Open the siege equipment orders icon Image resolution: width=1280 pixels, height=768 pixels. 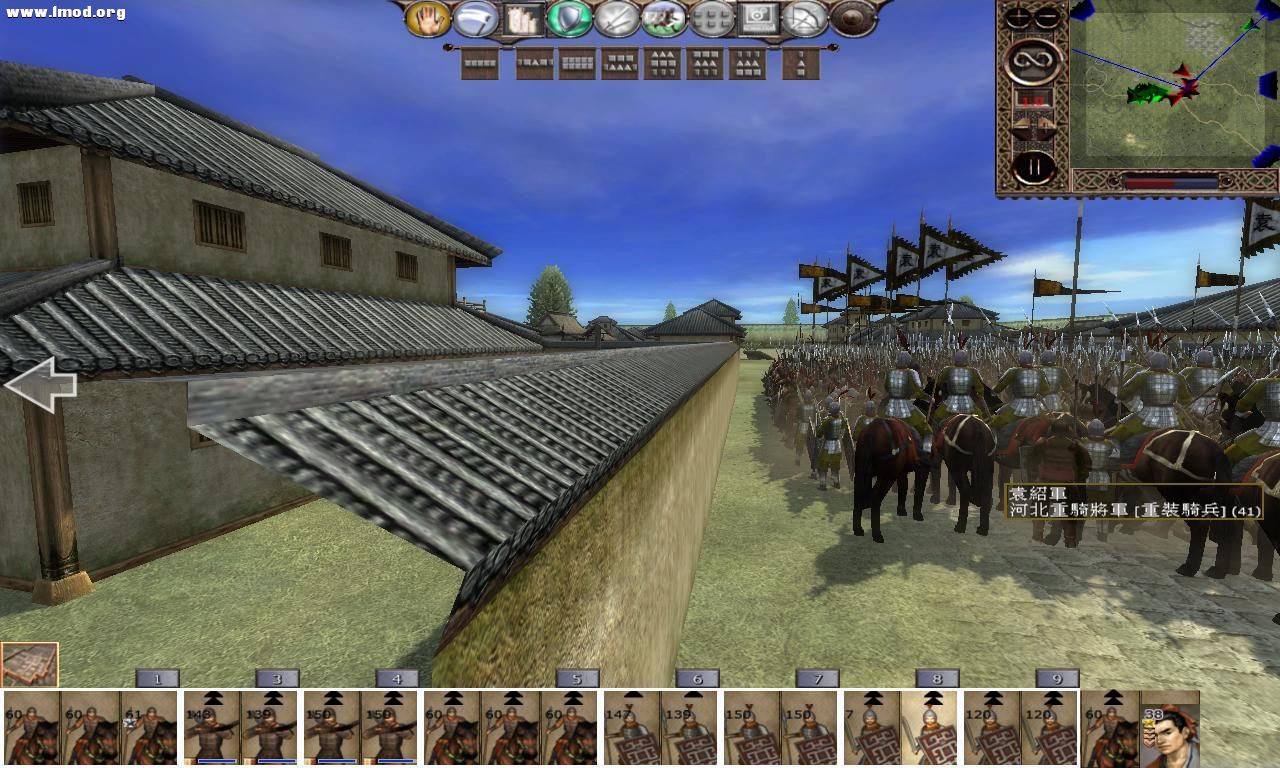click(521, 17)
